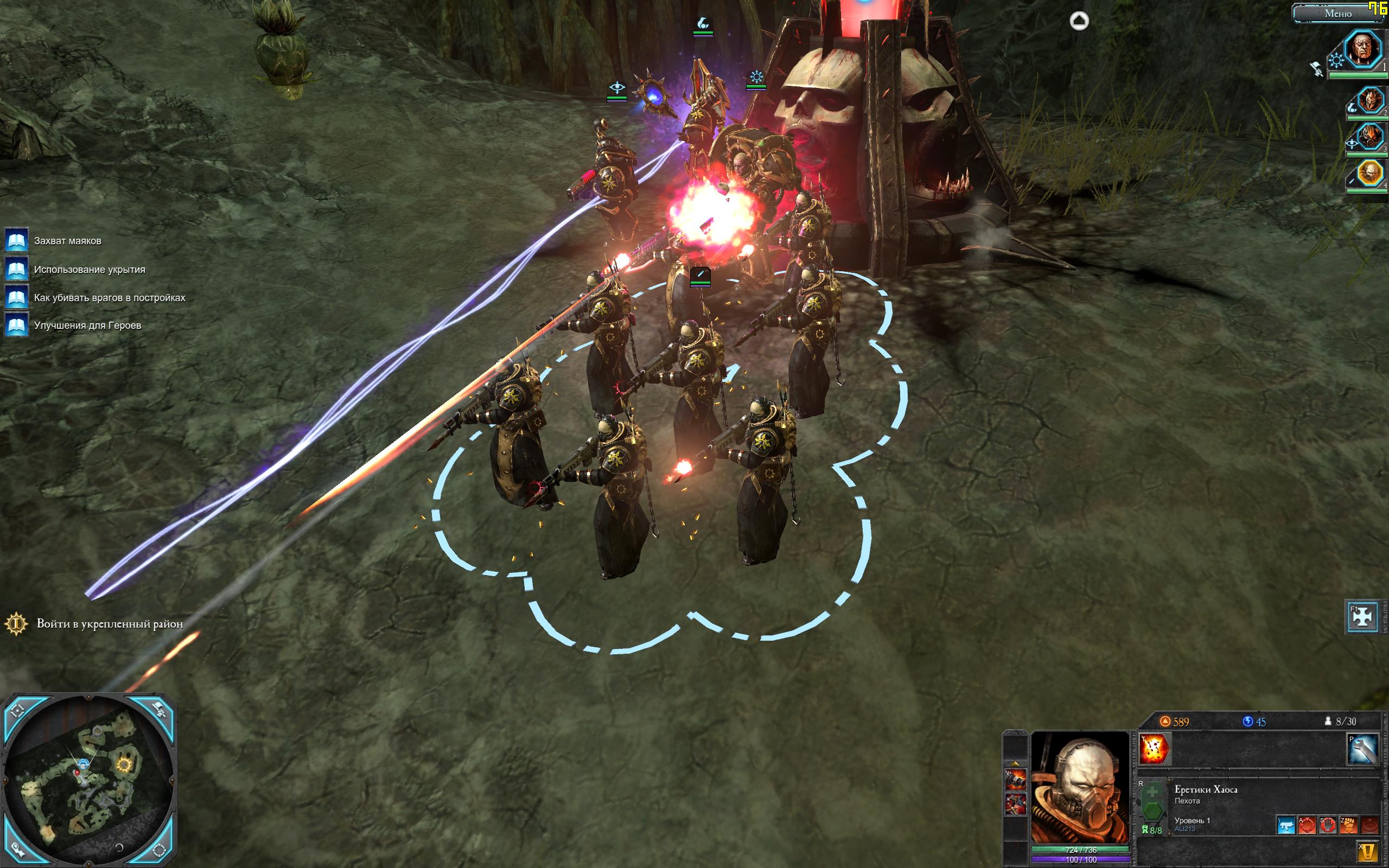
Task: Select the yellow-highlighted hero portrait 4
Action: click(1371, 173)
